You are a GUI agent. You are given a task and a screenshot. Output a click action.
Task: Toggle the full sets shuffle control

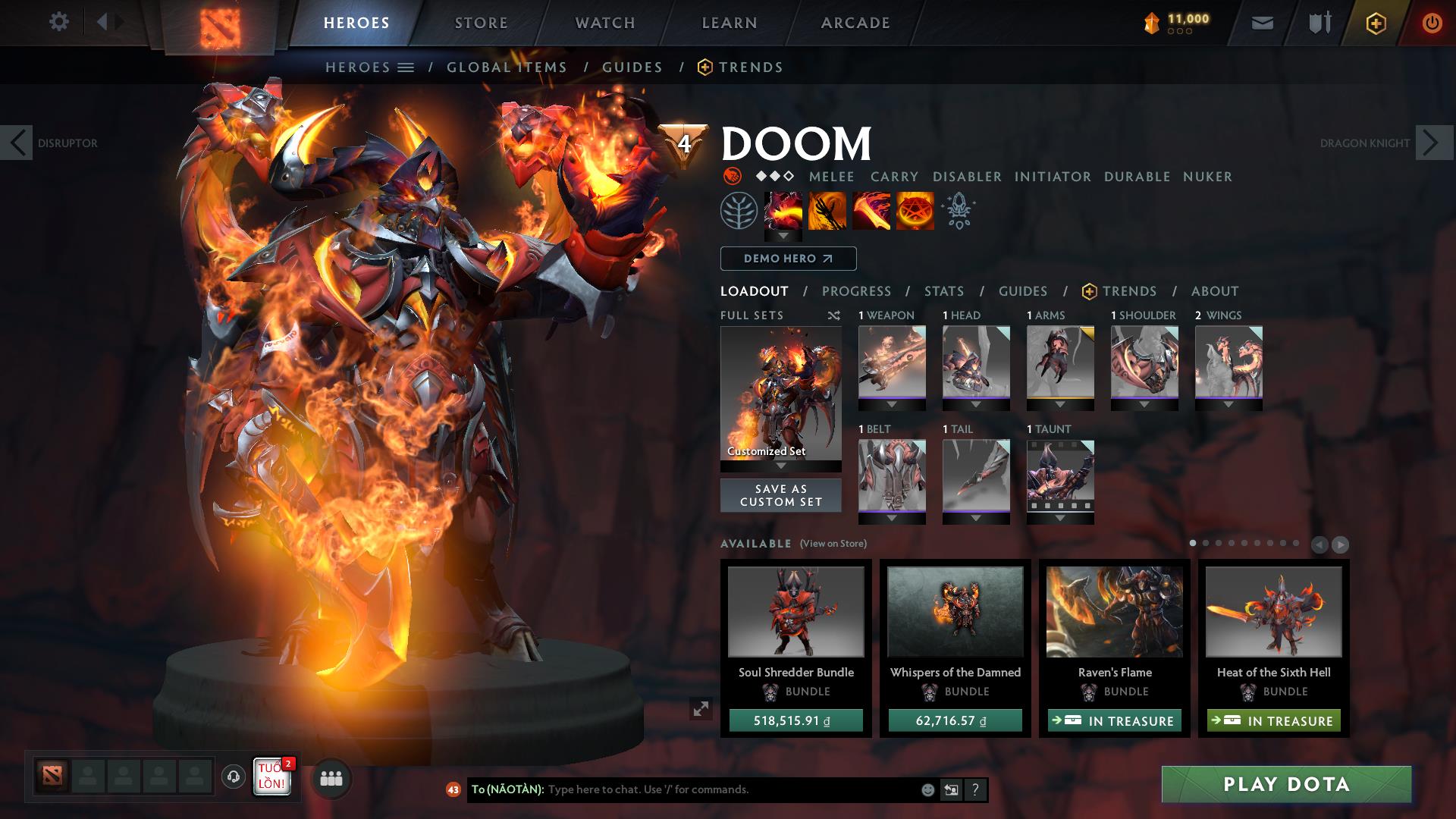pyautogui.click(x=833, y=315)
